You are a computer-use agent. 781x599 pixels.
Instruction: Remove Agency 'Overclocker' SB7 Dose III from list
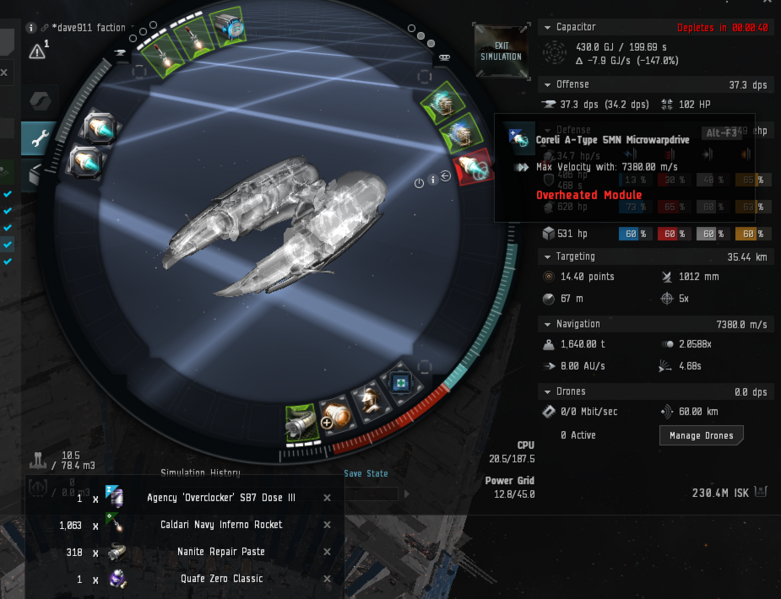click(327, 497)
